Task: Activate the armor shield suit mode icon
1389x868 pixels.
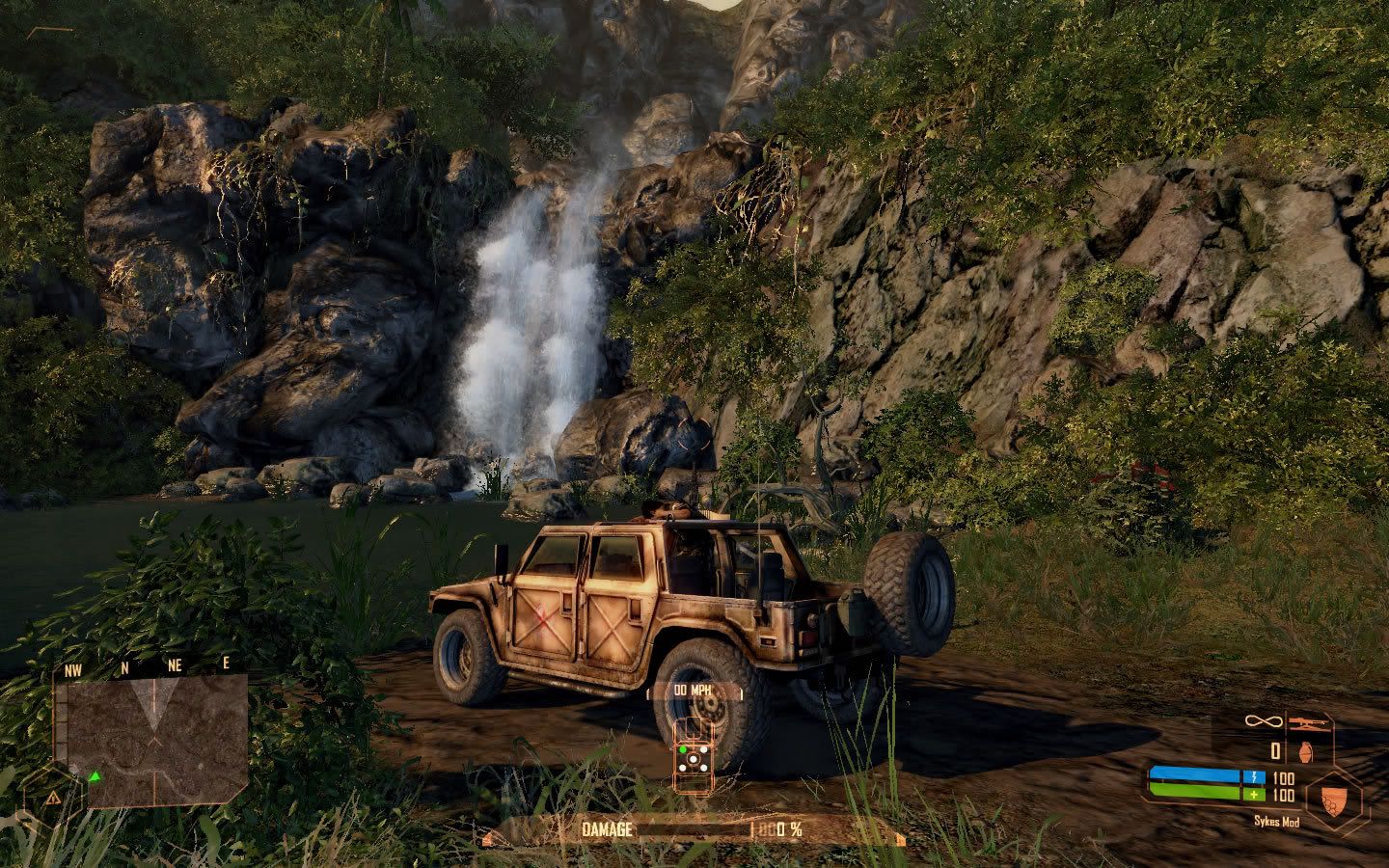Action: (x=1337, y=798)
